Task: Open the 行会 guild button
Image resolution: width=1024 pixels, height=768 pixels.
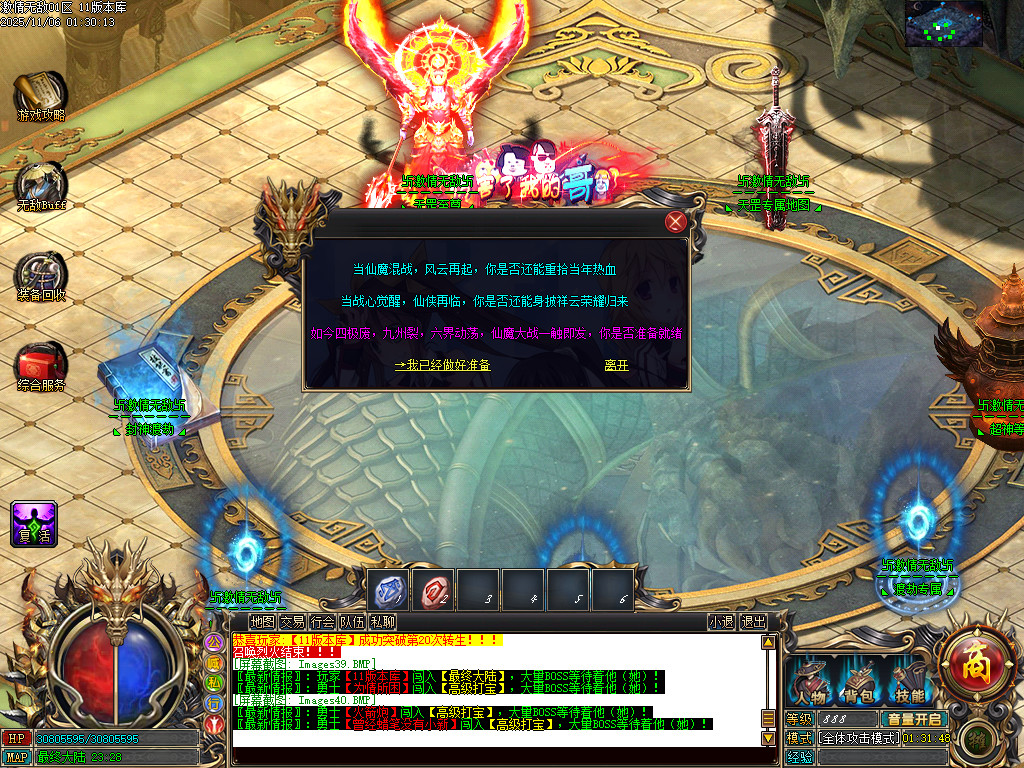Action: click(x=322, y=622)
